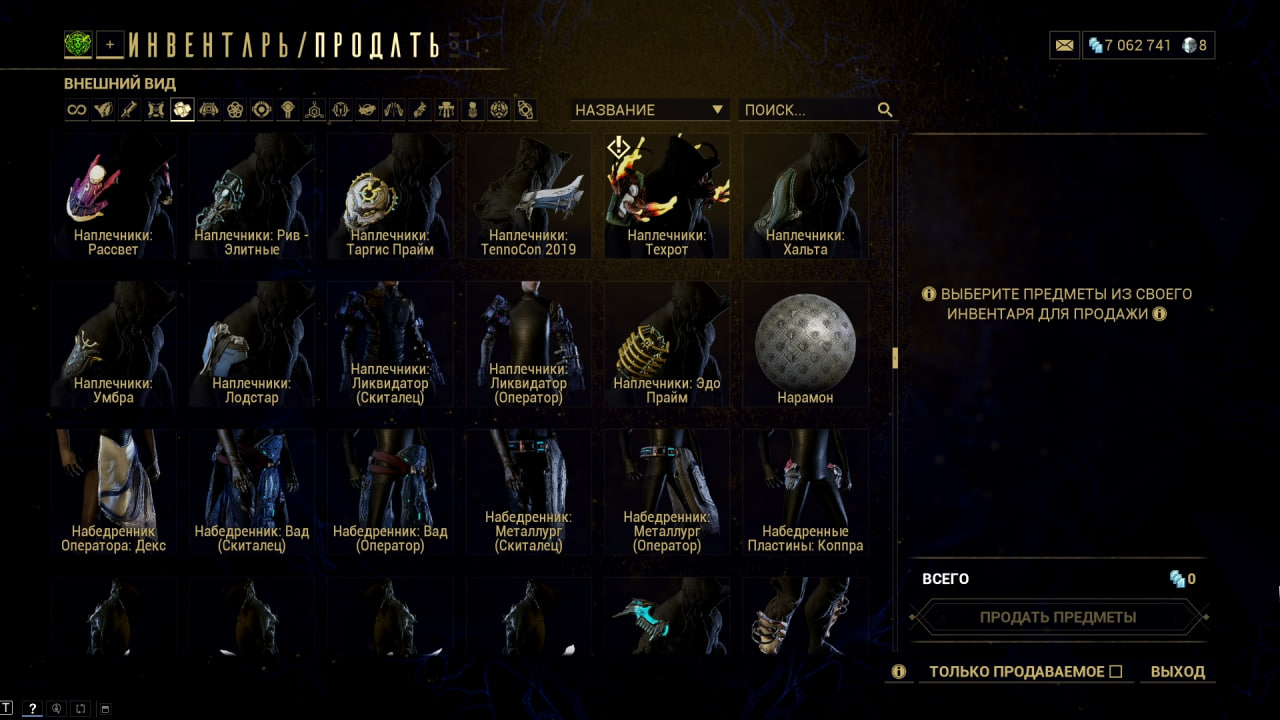Choose the Набедренные Пластины: Коппра item
1280x720 pixels.
[805, 491]
